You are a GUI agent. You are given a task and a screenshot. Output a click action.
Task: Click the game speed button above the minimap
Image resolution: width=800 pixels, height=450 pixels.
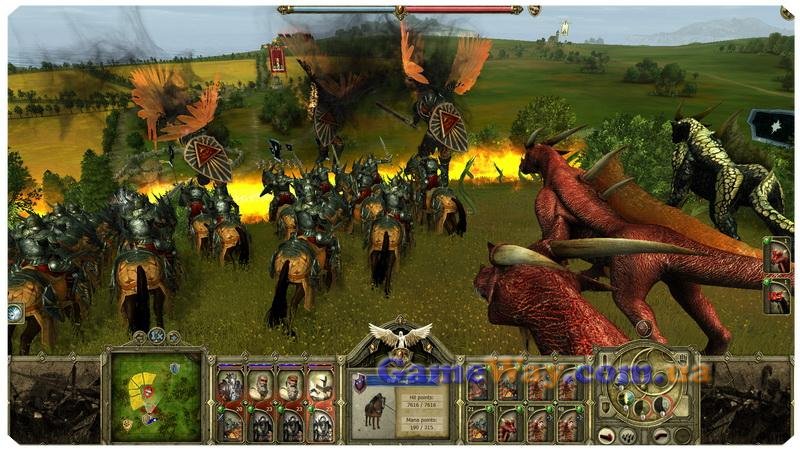tap(156, 337)
